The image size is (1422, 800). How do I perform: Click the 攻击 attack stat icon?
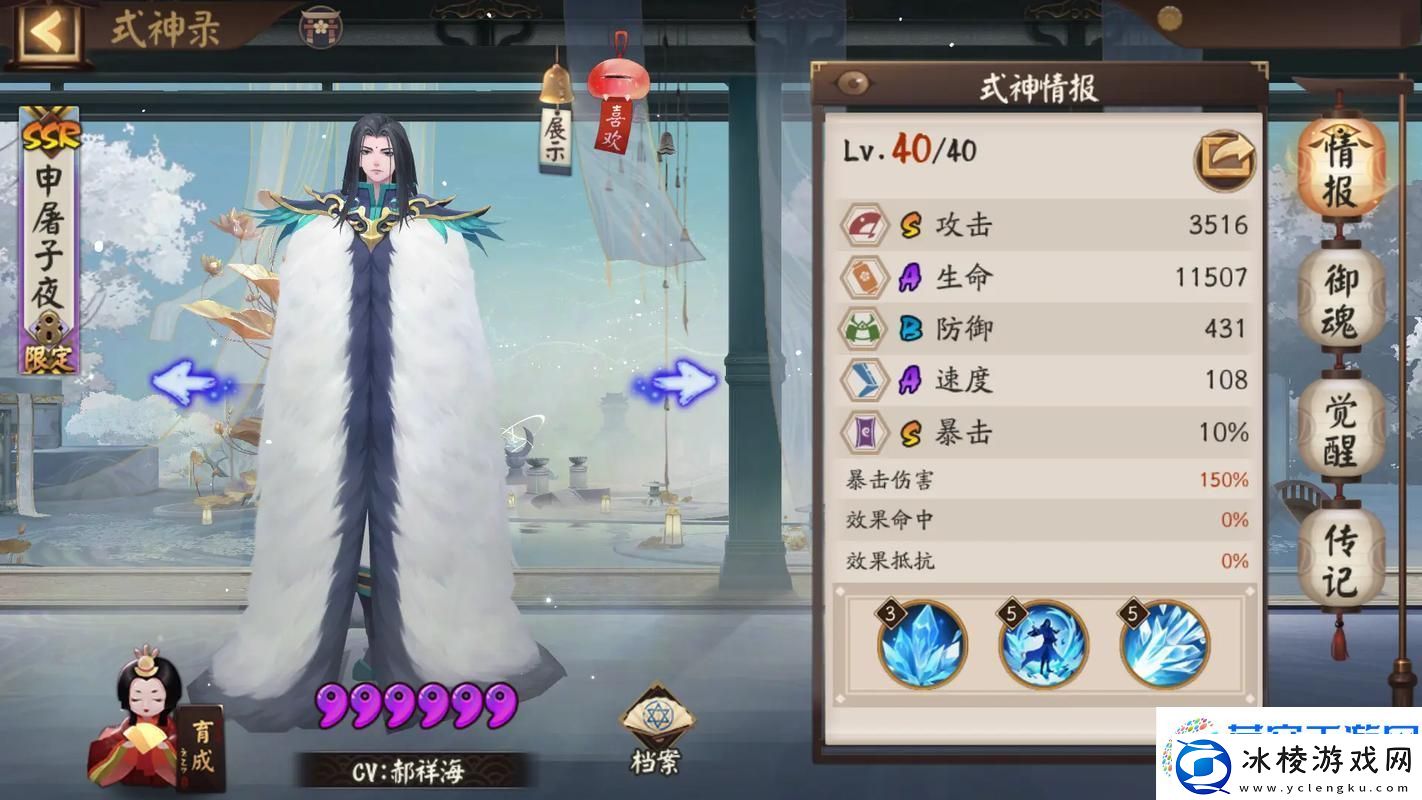click(x=864, y=224)
